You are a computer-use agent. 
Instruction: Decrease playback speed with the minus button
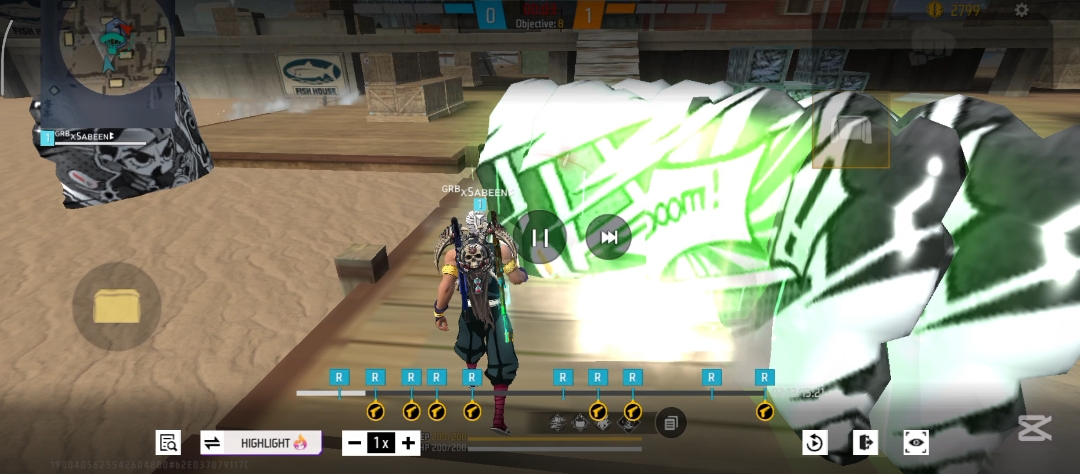click(354, 443)
